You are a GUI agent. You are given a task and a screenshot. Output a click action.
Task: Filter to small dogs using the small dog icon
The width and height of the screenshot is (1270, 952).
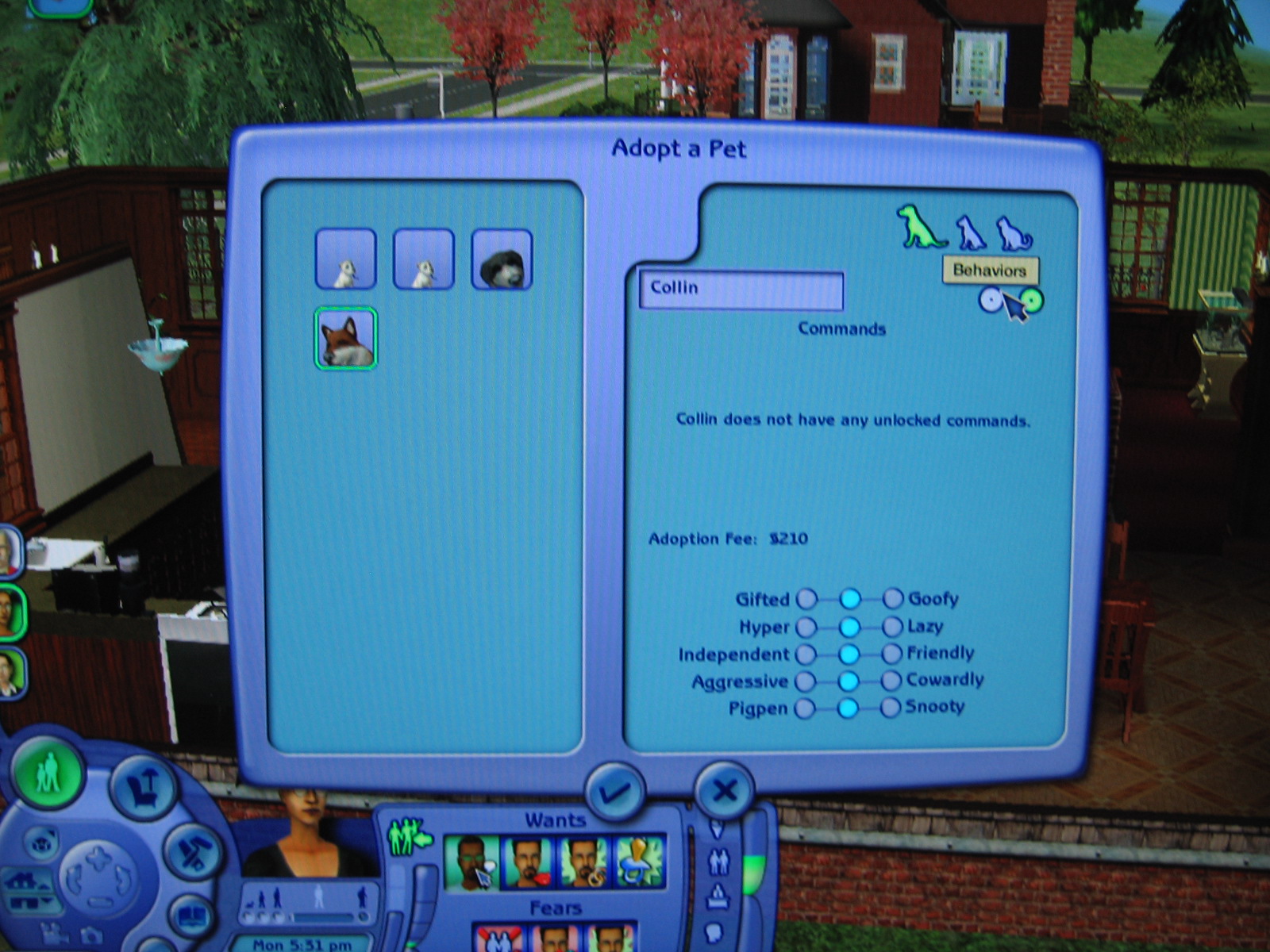click(x=969, y=233)
